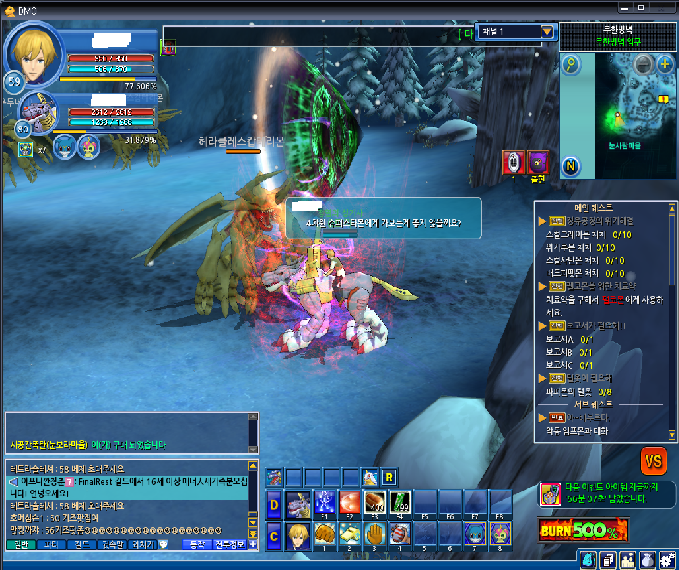
Task: Open the channel dropdown at the top
Action: 546,32
